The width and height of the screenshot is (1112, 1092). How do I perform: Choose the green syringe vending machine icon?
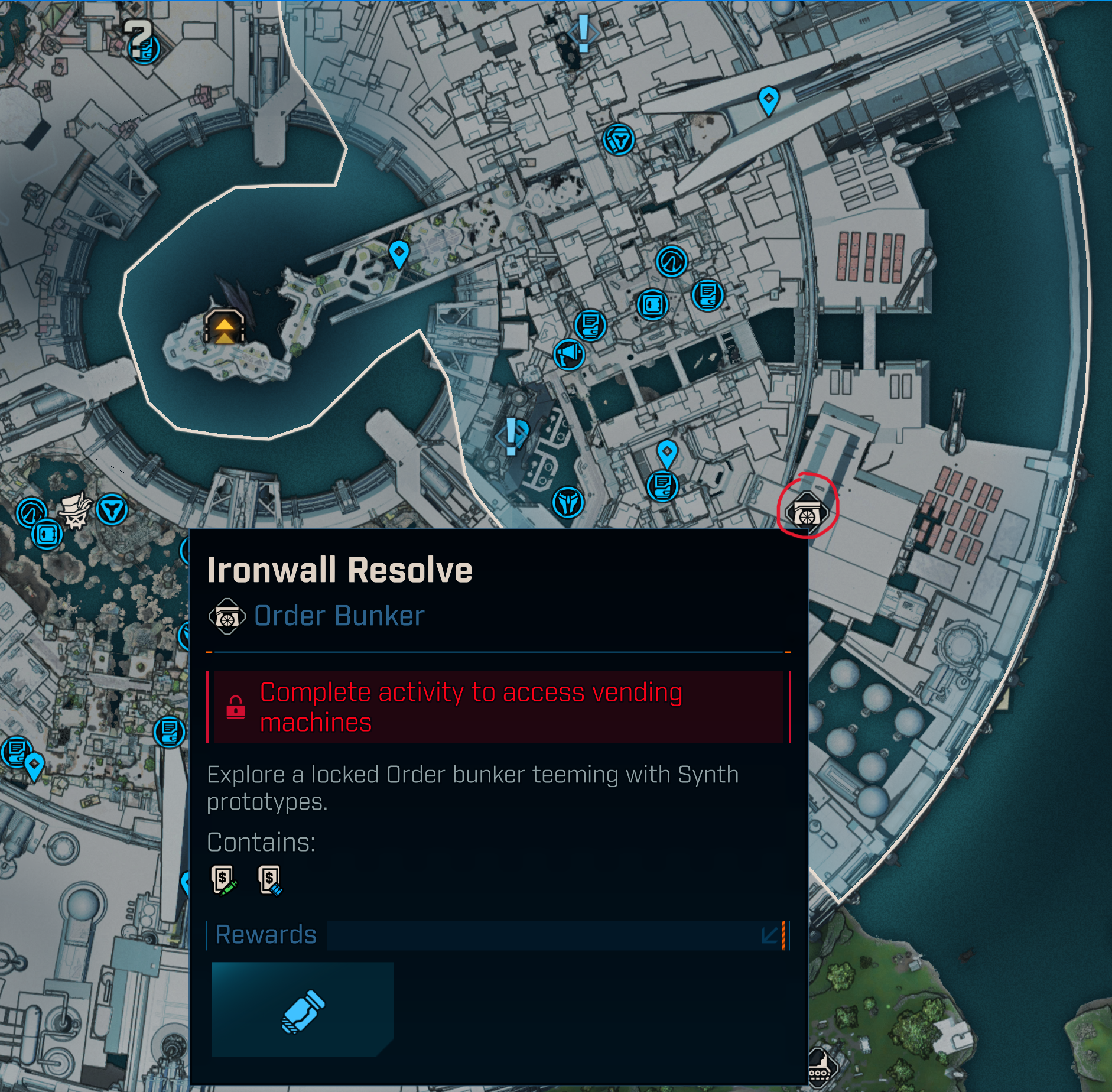223,880
